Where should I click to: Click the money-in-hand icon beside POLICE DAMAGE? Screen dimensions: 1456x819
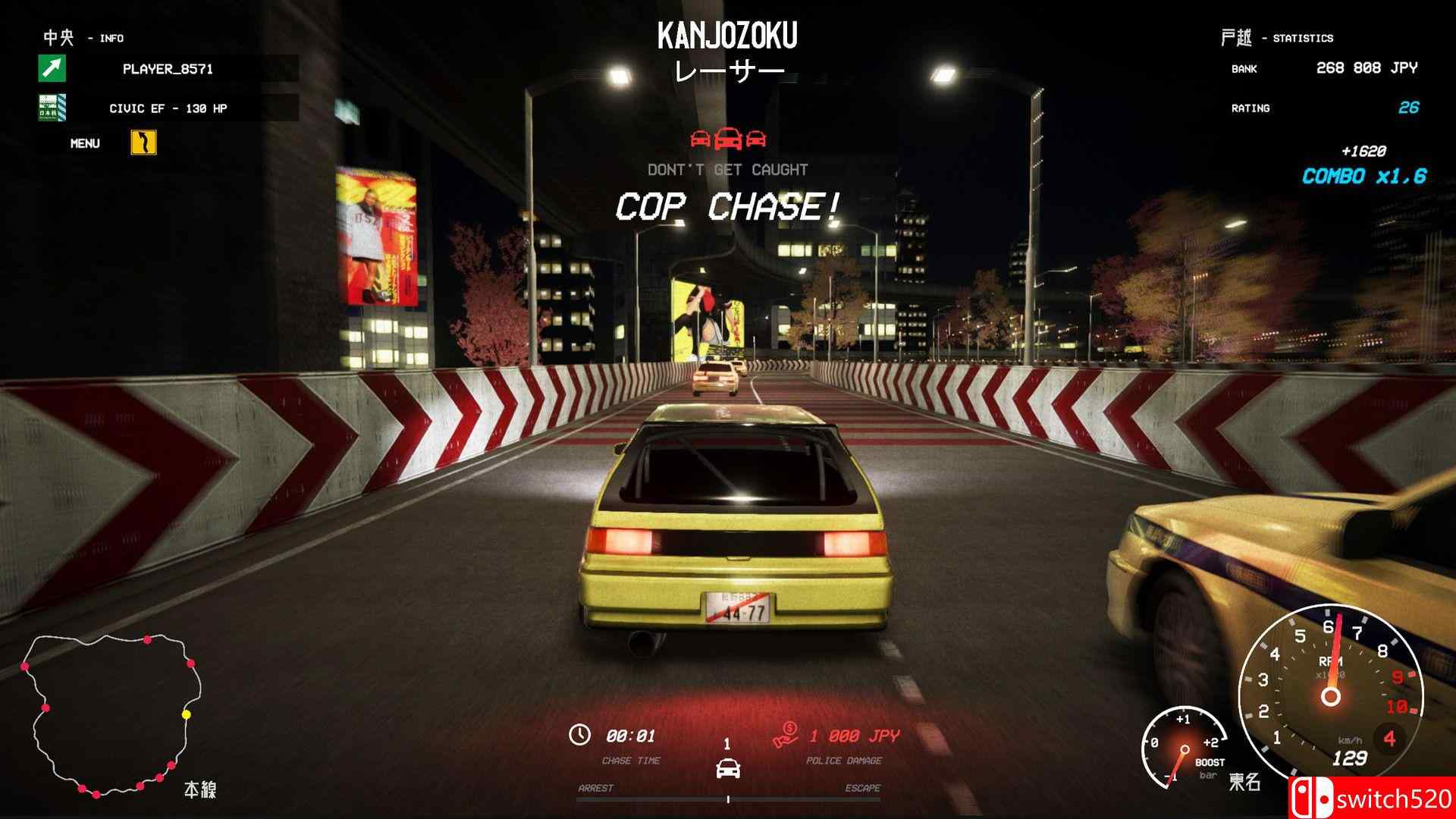786,735
